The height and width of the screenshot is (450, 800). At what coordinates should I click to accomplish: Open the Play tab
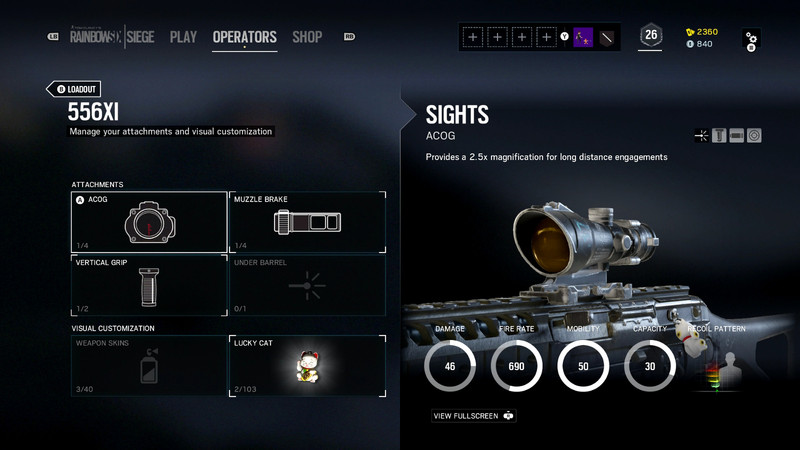coord(183,37)
